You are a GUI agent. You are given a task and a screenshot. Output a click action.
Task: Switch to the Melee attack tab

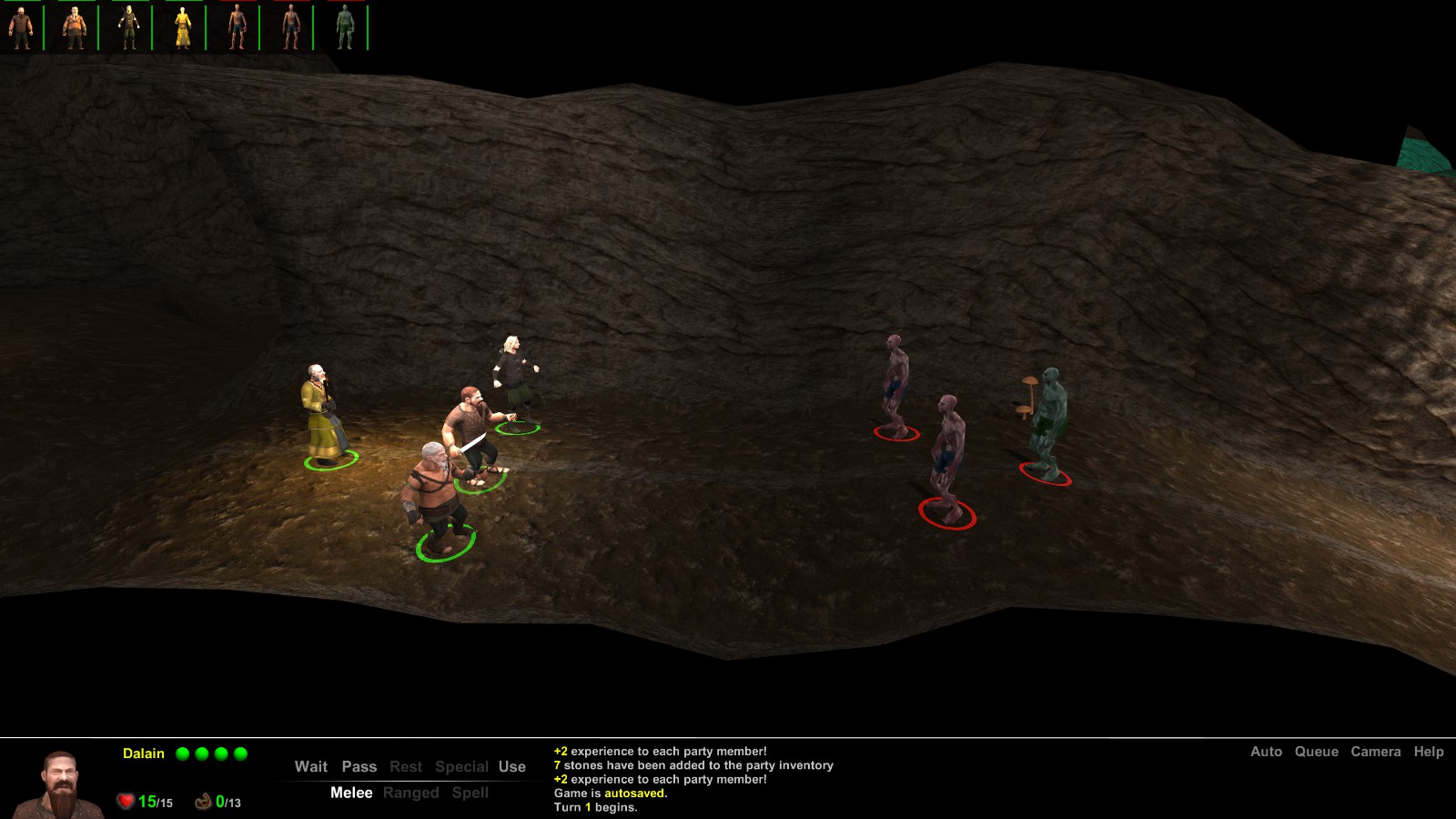click(351, 793)
